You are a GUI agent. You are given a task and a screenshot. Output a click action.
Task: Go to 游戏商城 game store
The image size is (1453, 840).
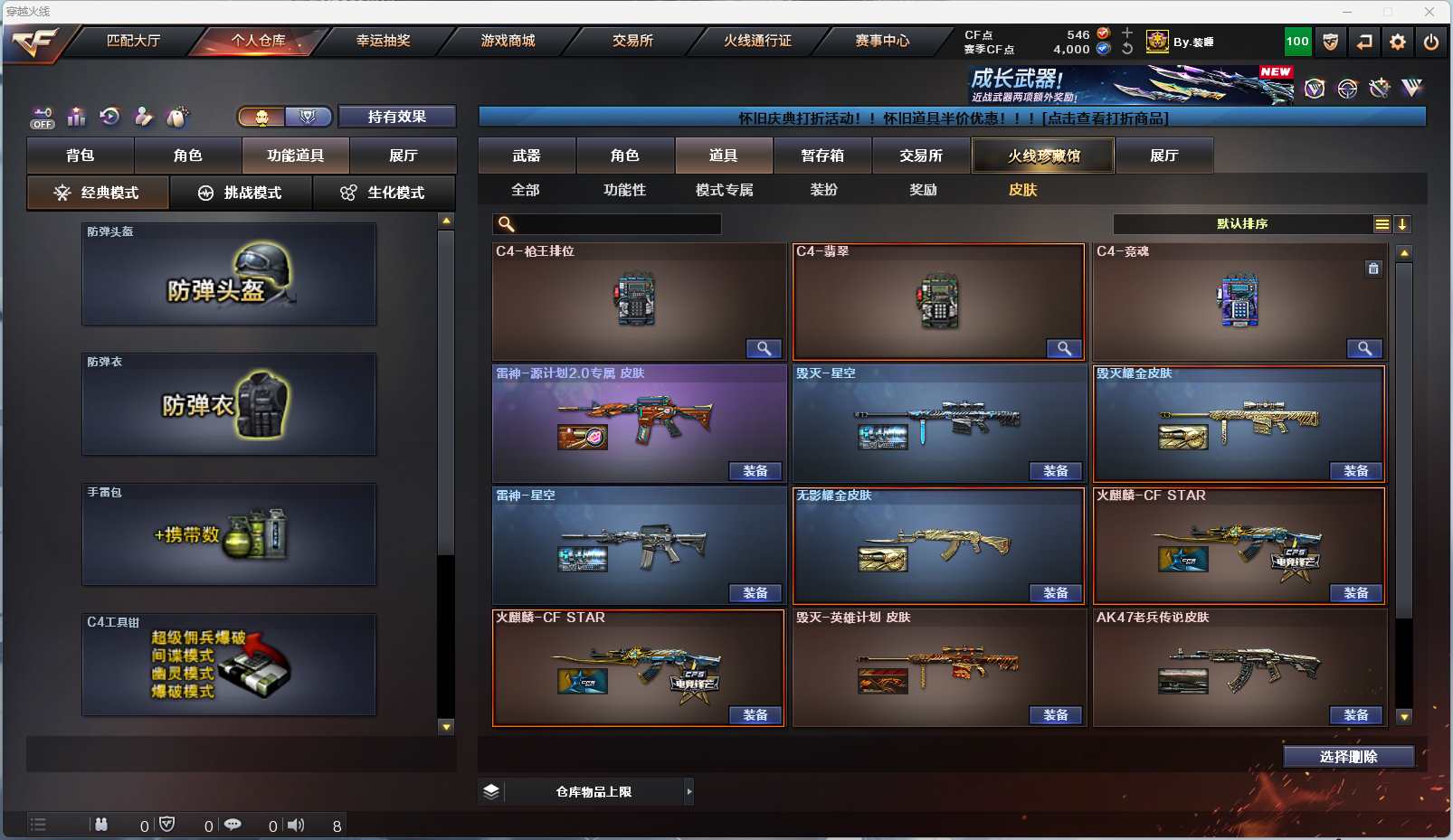(x=508, y=41)
